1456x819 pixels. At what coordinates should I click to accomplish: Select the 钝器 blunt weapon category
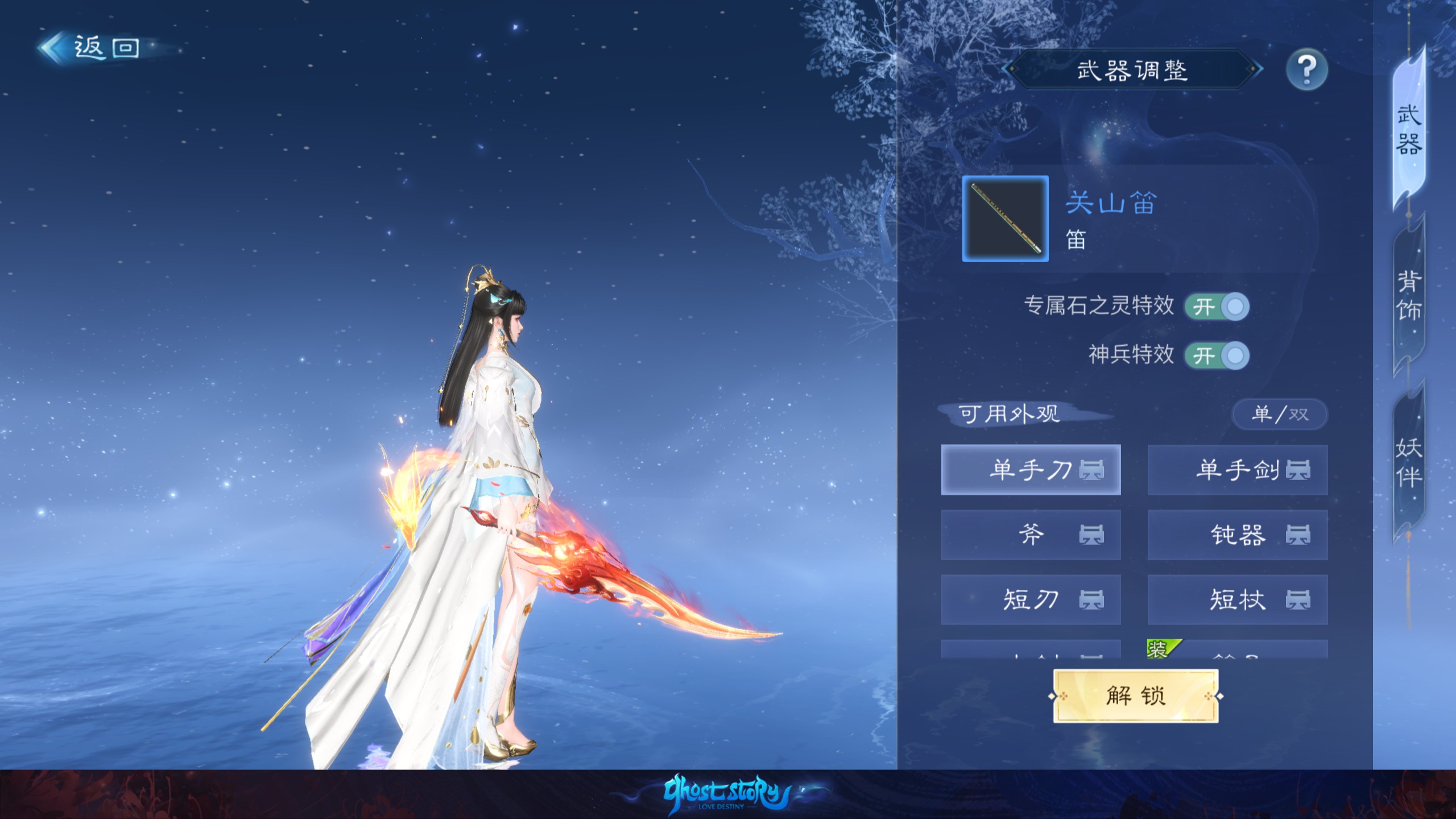[1237, 535]
